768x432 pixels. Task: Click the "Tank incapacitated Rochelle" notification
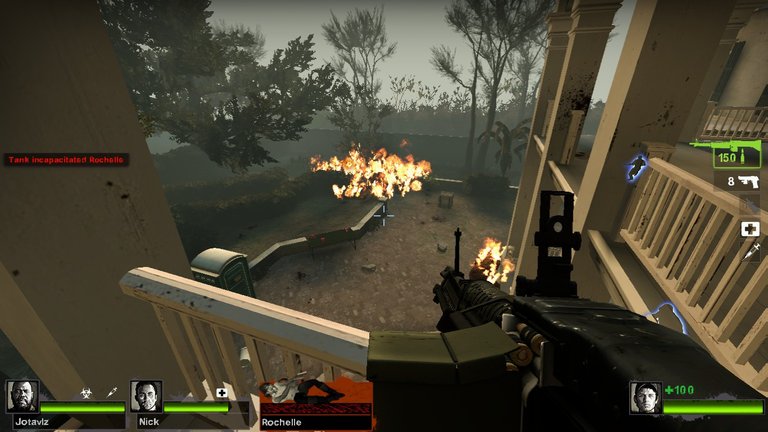tap(66, 160)
